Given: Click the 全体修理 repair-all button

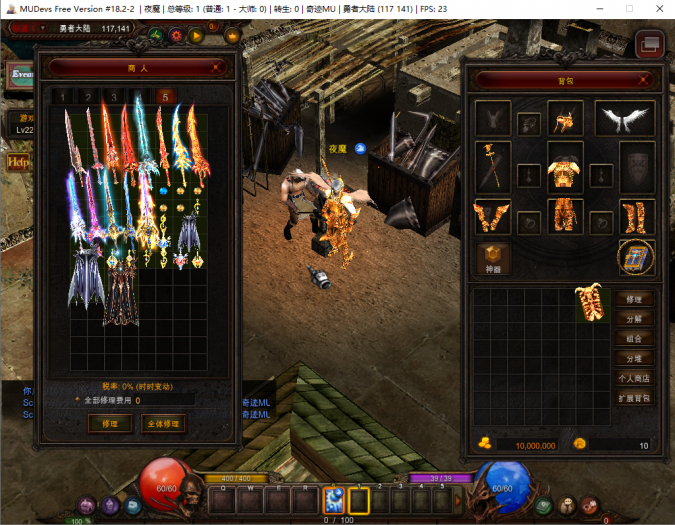Looking at the screenshot, I should [x=163, y=423].
